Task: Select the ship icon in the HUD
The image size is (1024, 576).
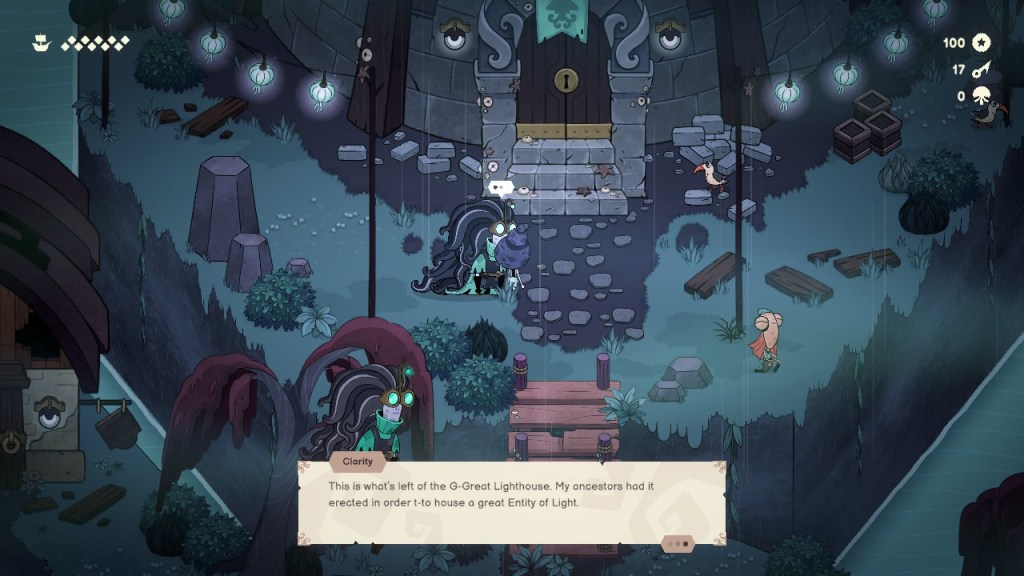Action: pos(43,43)
